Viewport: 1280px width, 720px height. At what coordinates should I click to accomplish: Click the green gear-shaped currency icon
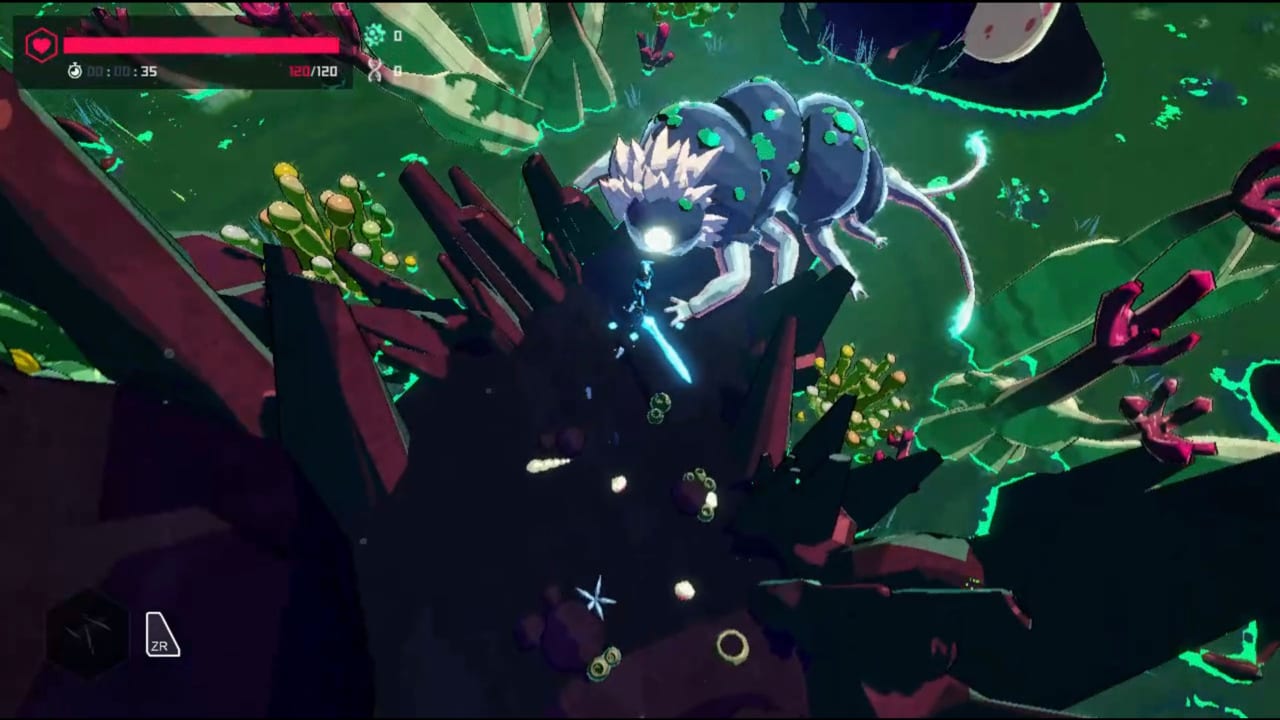tap(375, 35)
